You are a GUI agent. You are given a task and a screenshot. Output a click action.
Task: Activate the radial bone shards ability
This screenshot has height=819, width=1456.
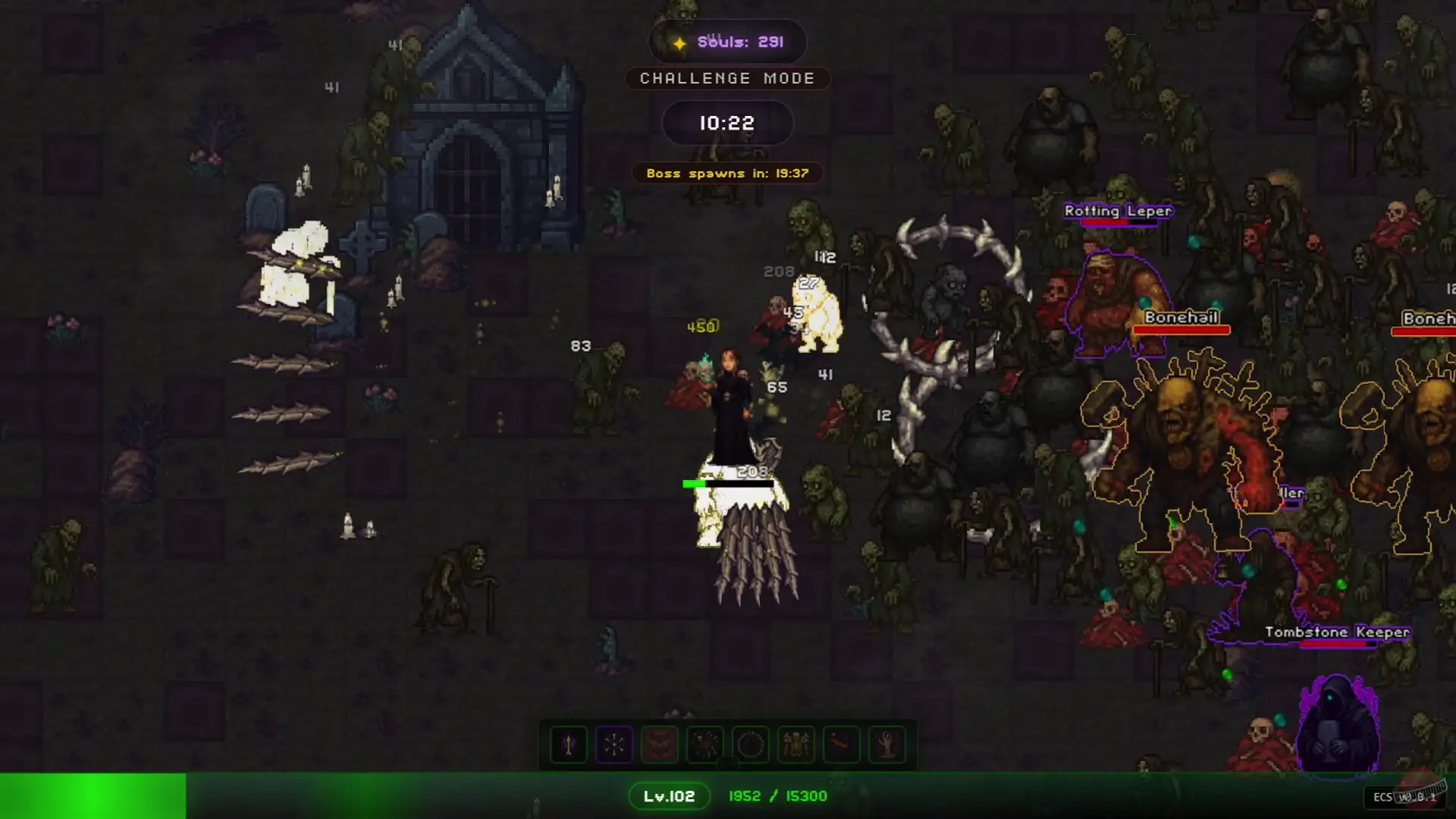(613, 745)
